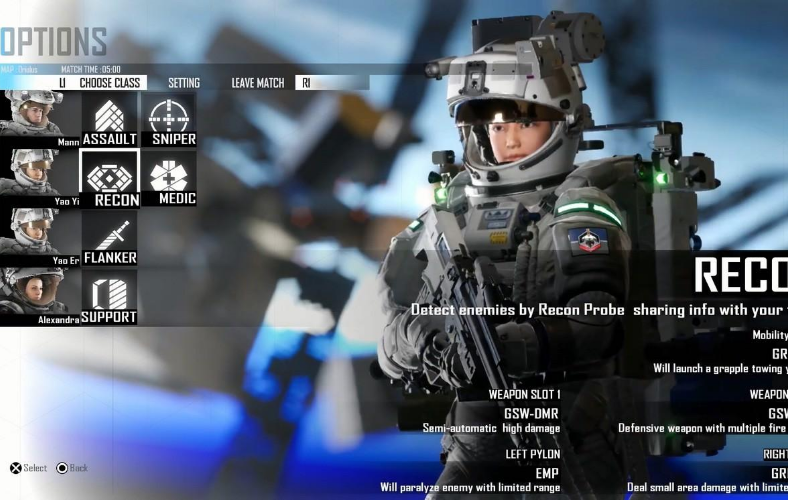Switch to the Choose Class tab
This screenshot has width=788, height=500.
click(110, 83)
